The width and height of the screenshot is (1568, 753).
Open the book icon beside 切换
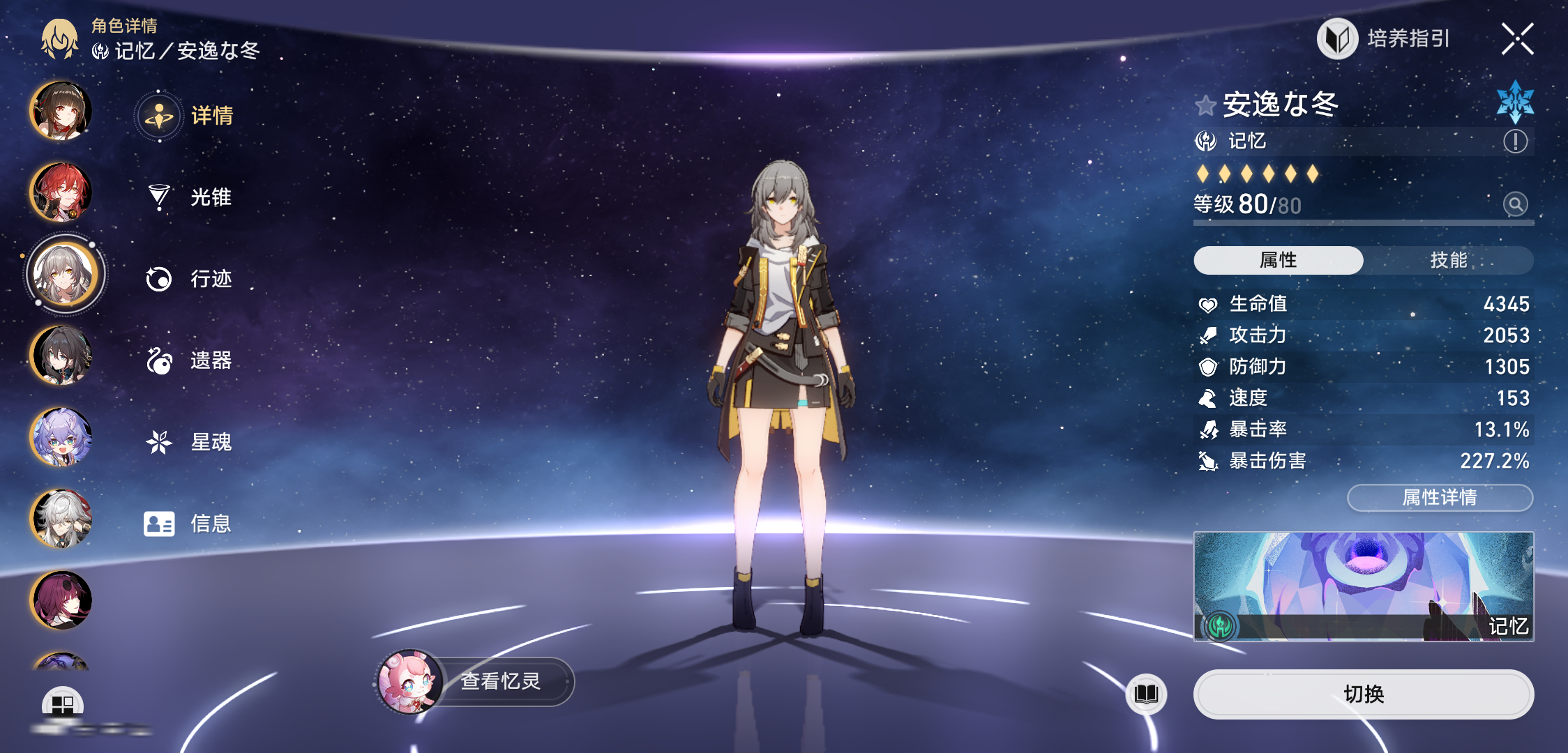(x=1146, y=694)
